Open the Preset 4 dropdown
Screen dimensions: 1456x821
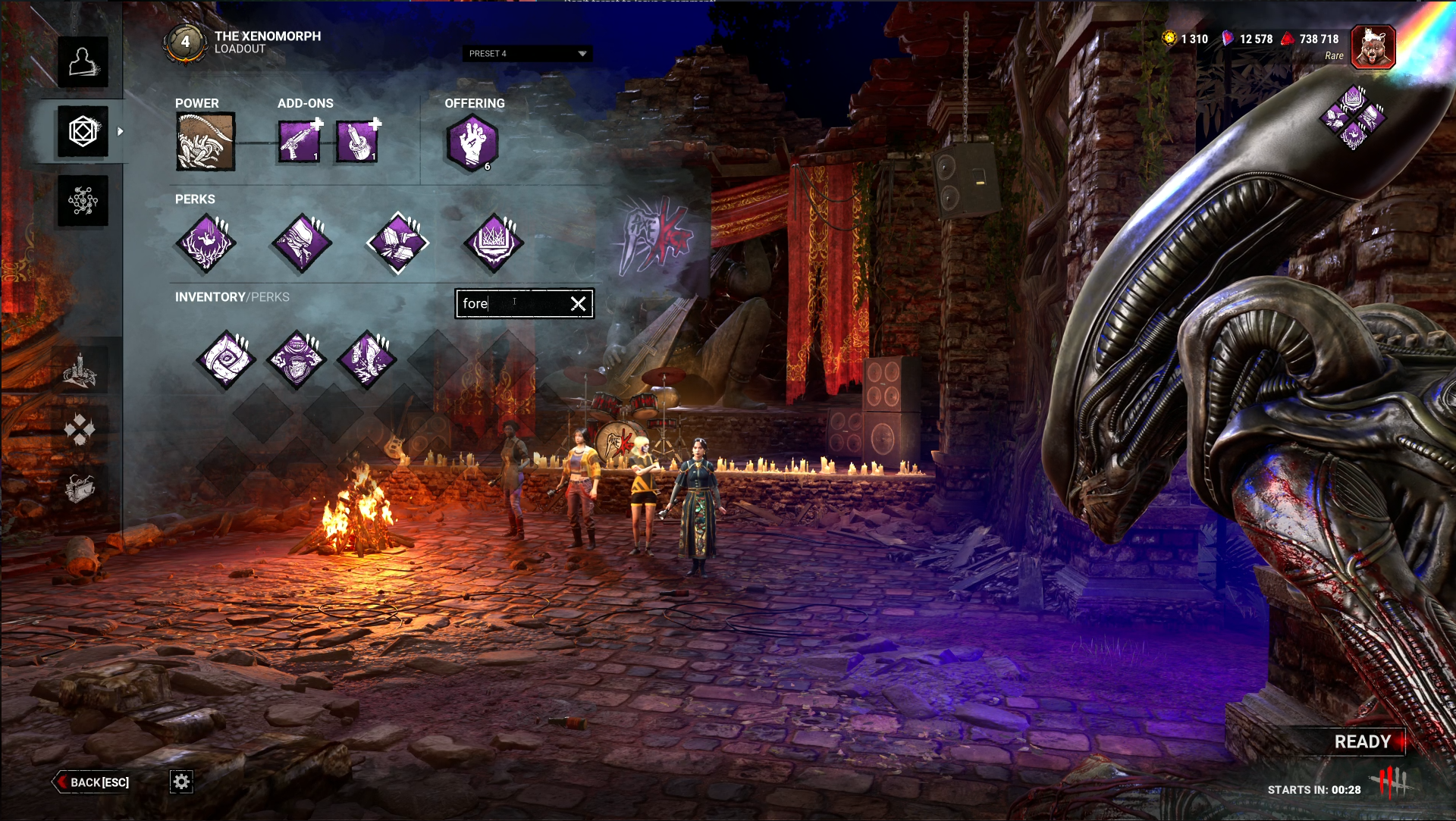(527, 54)
